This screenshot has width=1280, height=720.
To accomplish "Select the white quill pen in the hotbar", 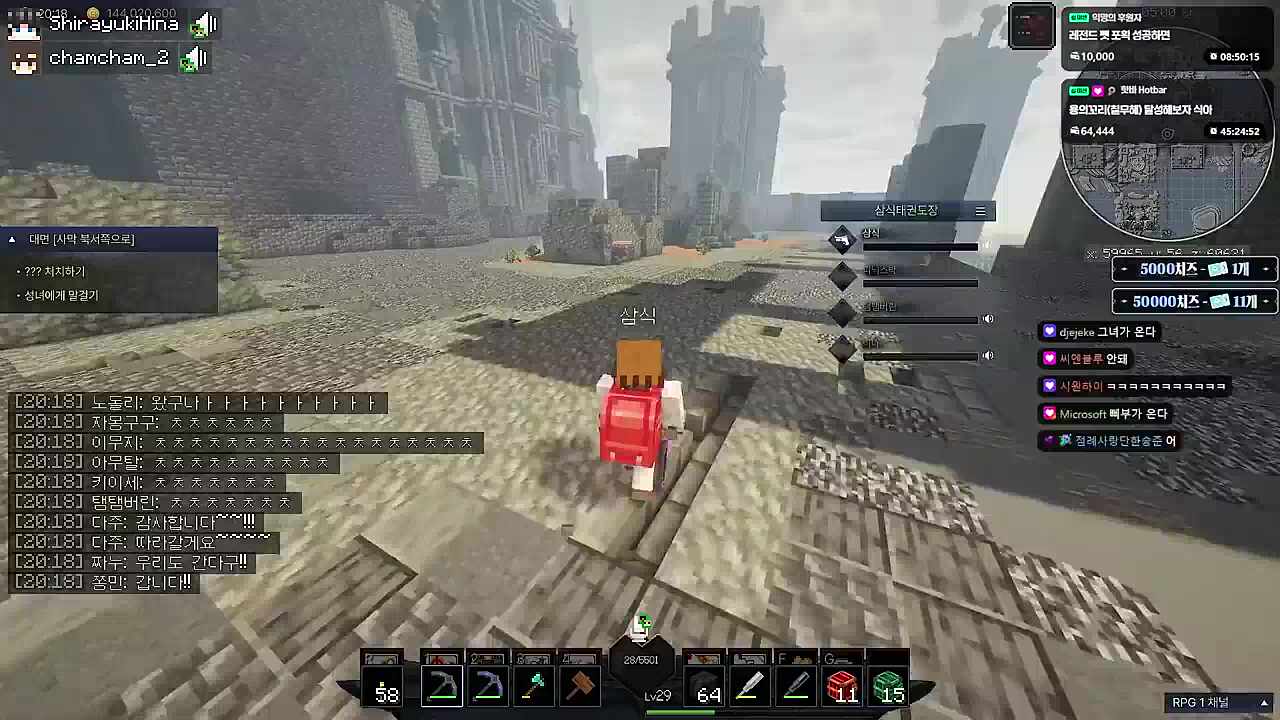I will [752, 685].
